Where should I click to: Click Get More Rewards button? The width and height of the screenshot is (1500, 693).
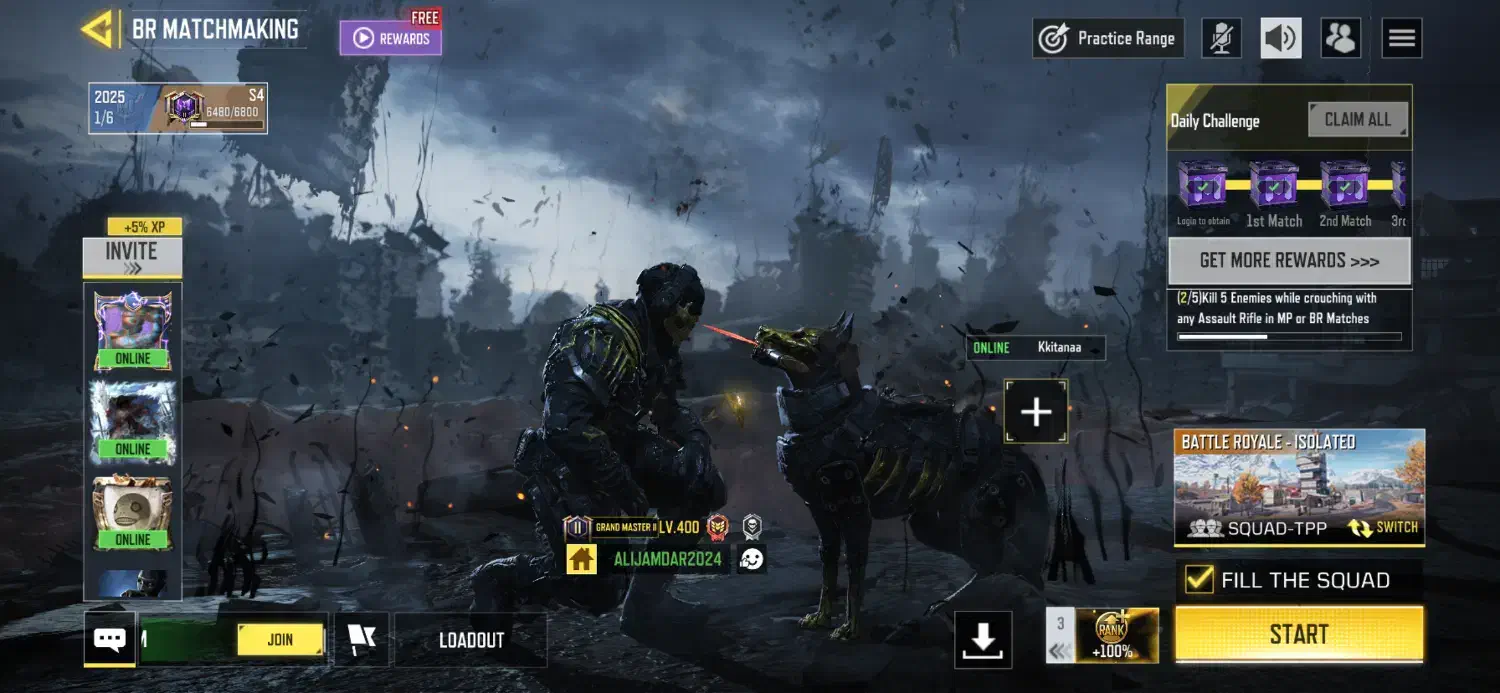coord(1289,261)
